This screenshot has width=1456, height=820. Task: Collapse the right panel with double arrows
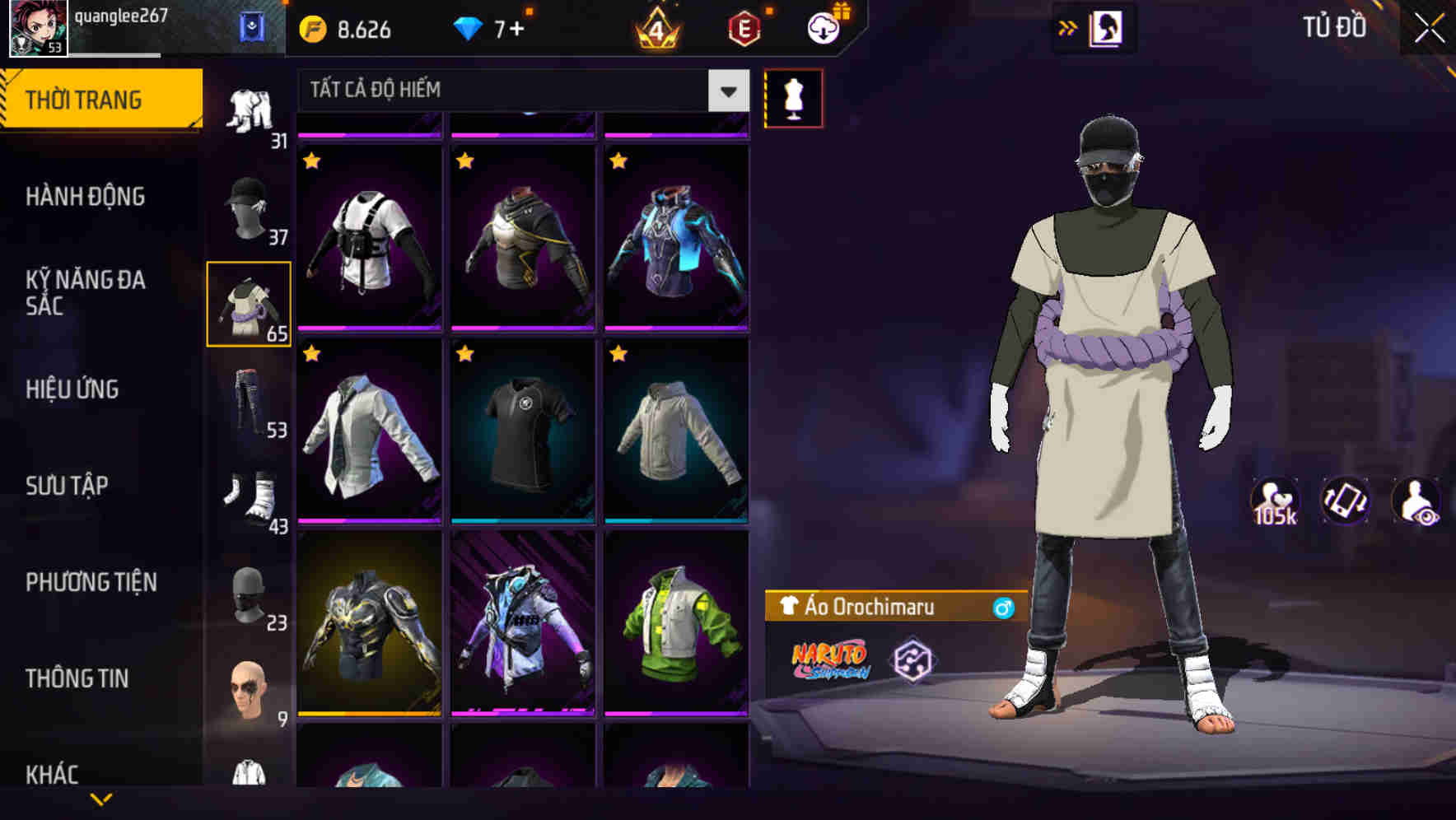coord(1066,27)
